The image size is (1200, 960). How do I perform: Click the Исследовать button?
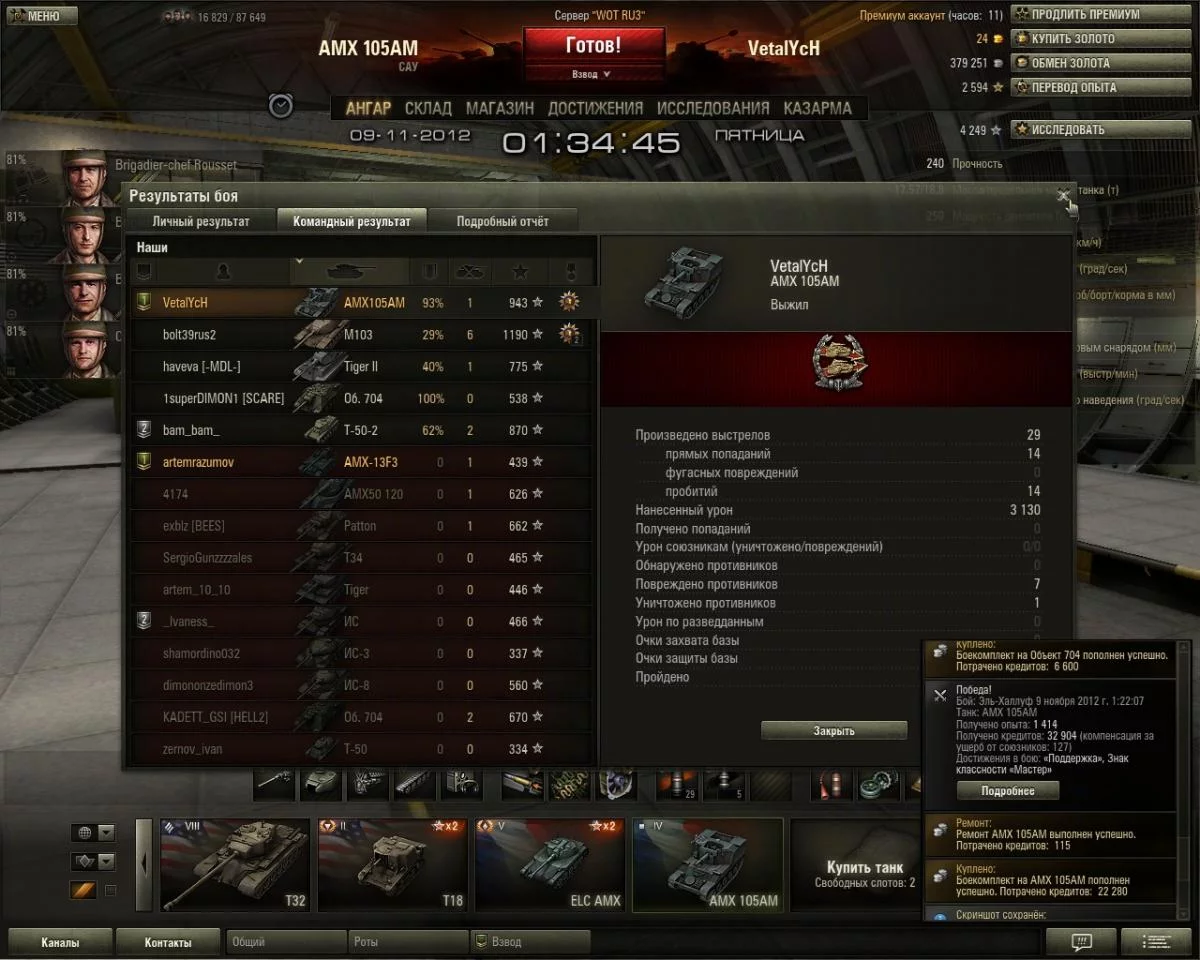tap(1103, 129)
